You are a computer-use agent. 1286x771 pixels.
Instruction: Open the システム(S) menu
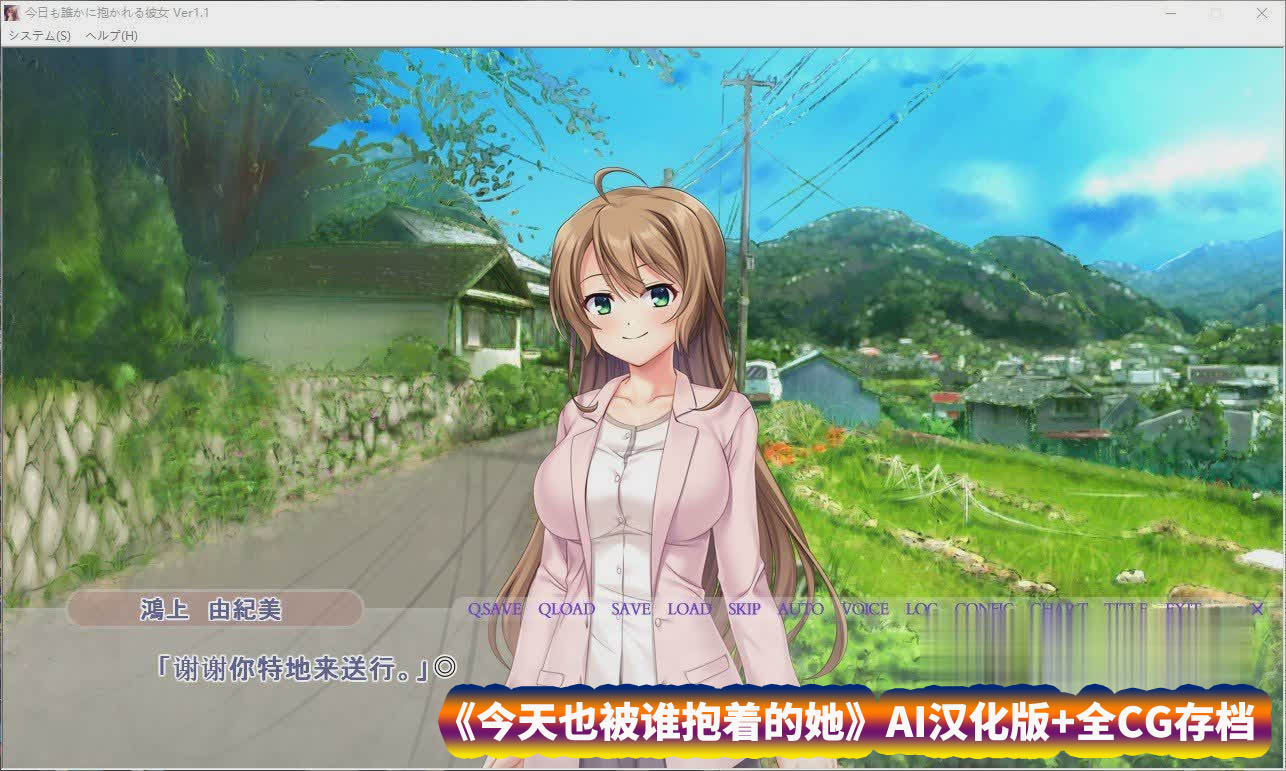(x=40, y=35)
